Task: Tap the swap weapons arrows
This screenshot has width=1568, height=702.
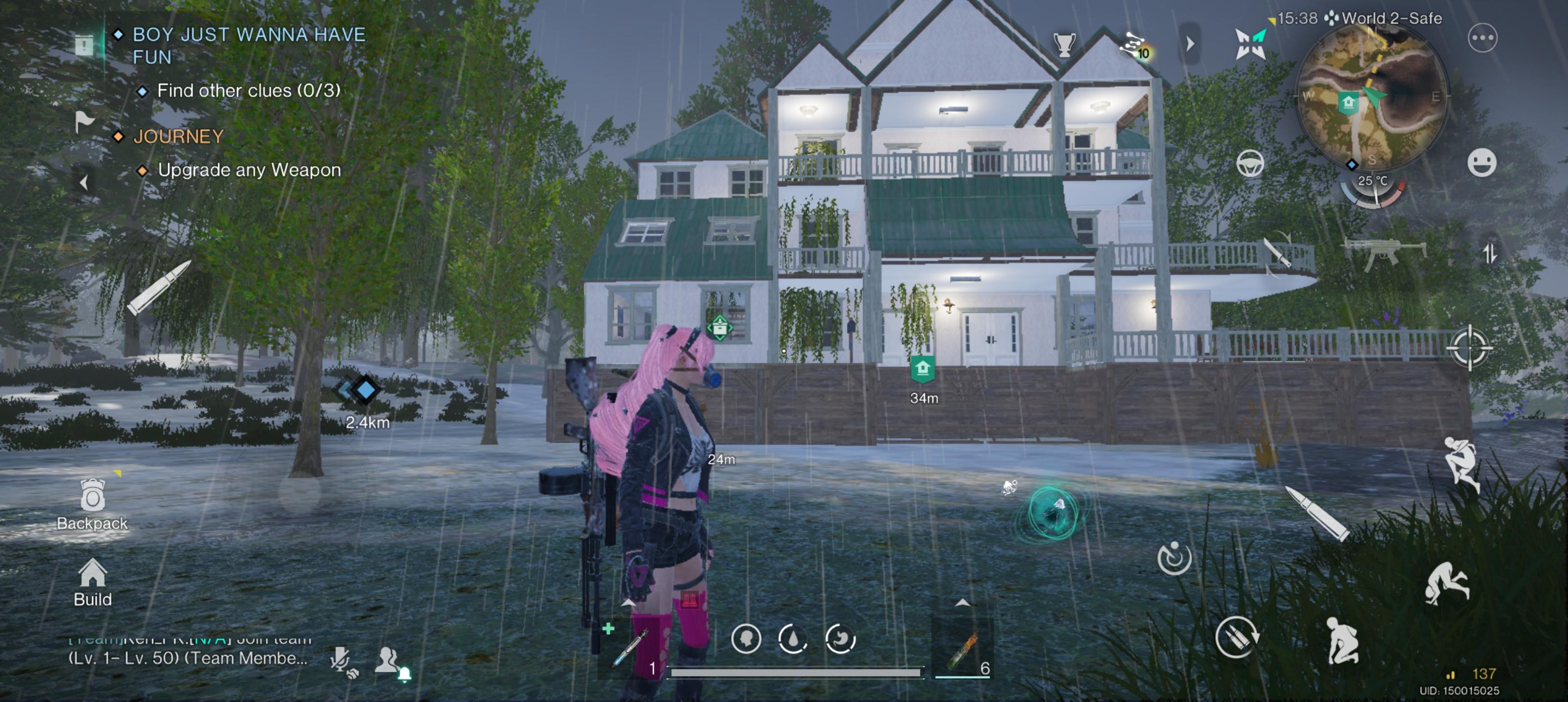Action: [x=1490, y=253]
